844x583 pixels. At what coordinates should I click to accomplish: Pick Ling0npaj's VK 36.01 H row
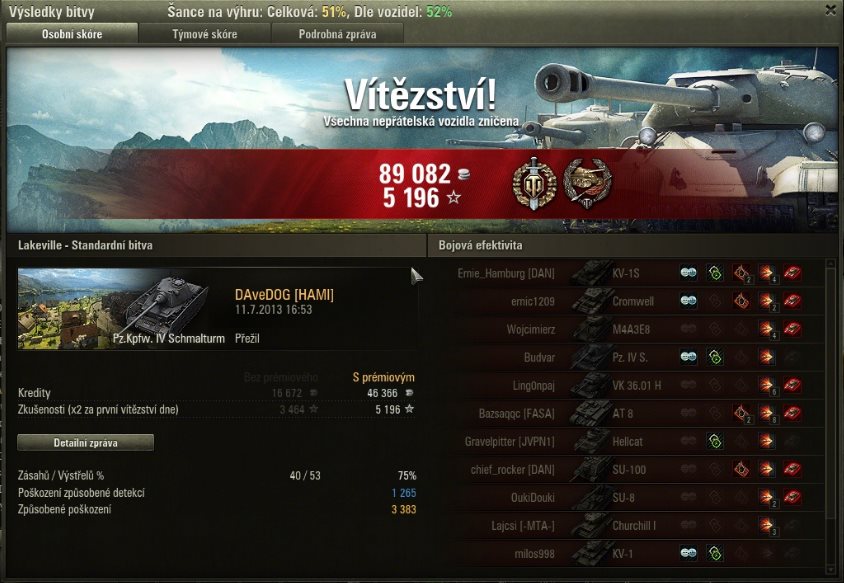630,384
